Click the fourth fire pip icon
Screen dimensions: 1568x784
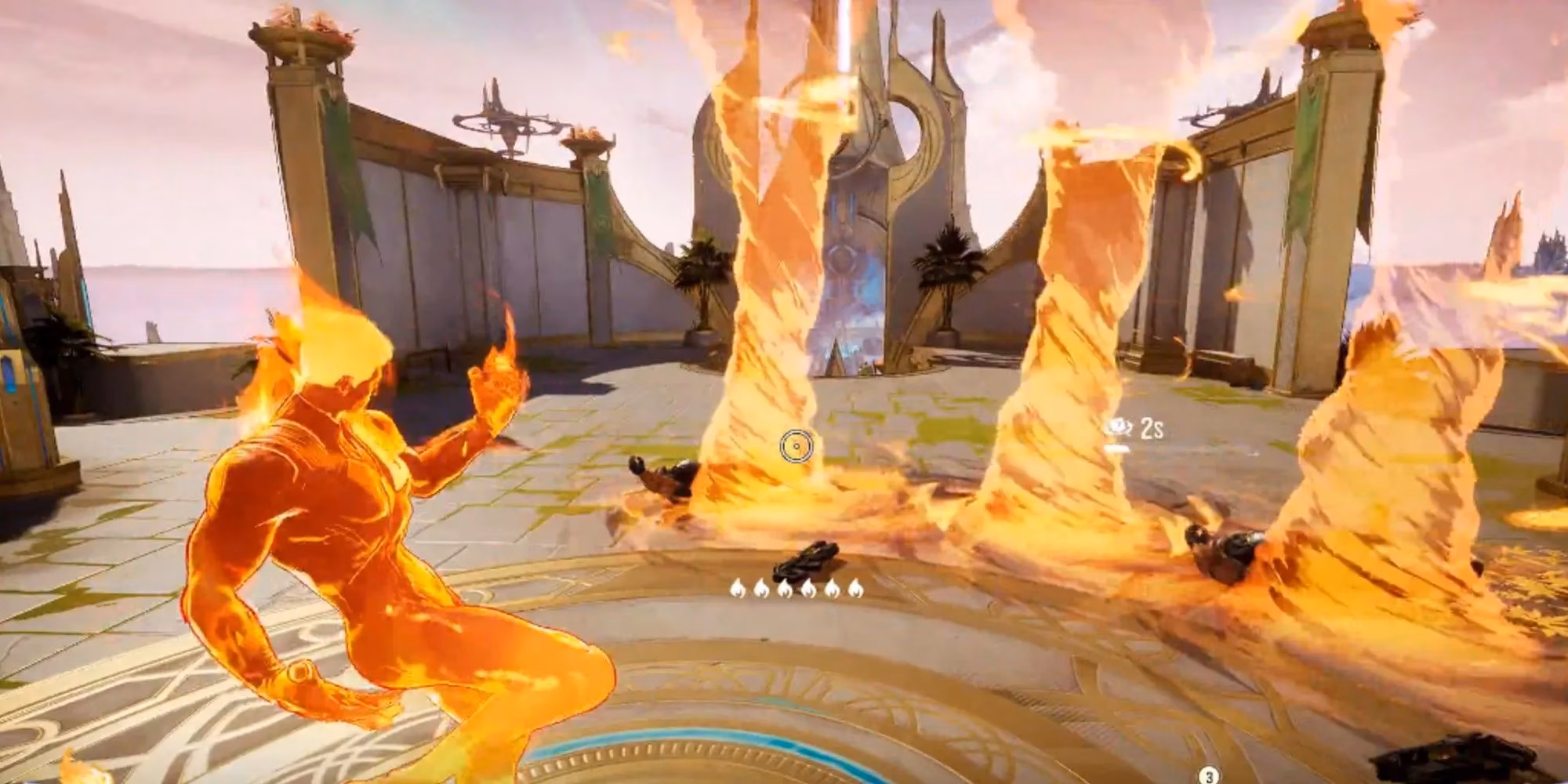(809, 590)
